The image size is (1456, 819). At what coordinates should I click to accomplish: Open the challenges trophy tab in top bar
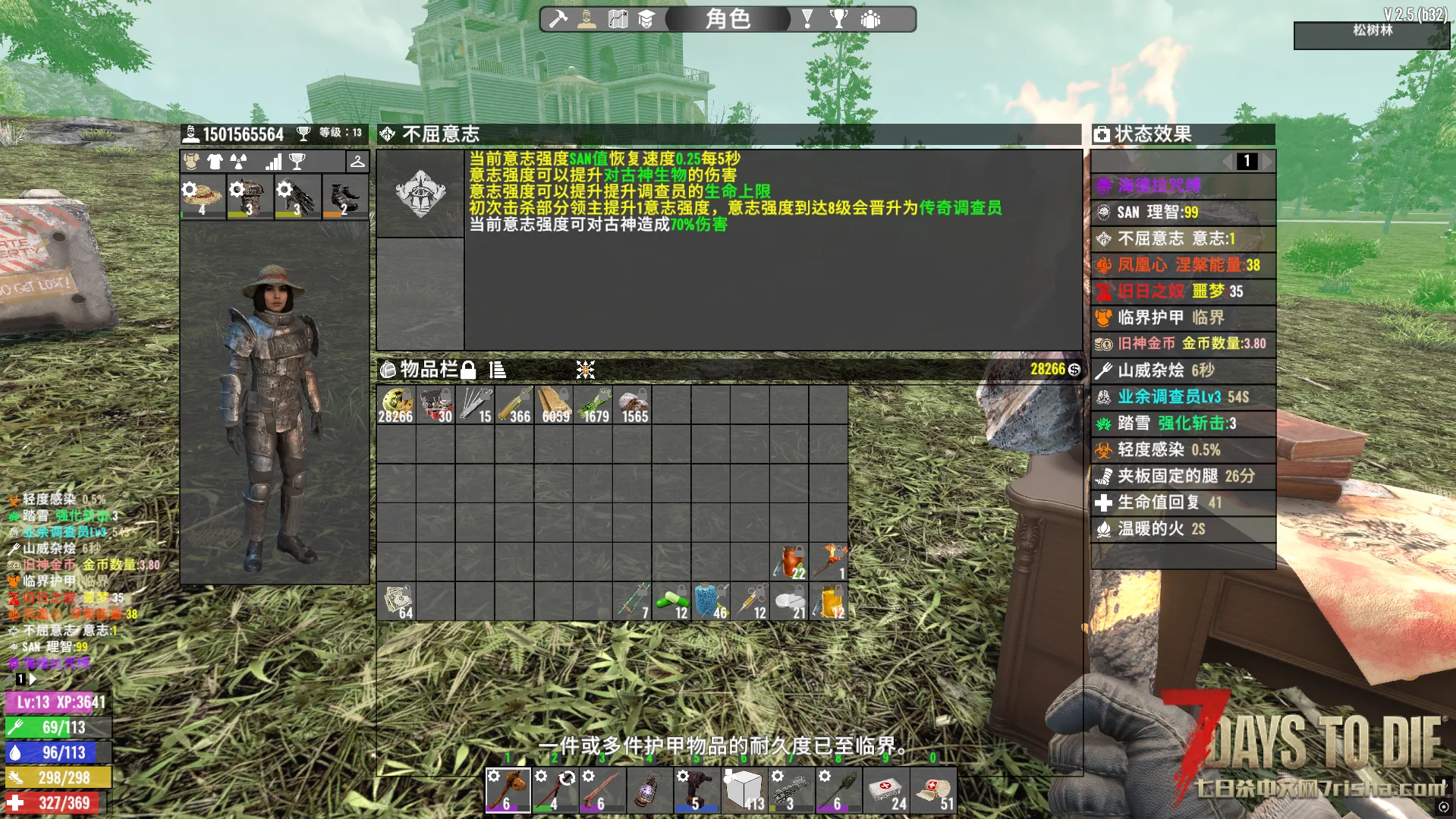click(838, 19)
